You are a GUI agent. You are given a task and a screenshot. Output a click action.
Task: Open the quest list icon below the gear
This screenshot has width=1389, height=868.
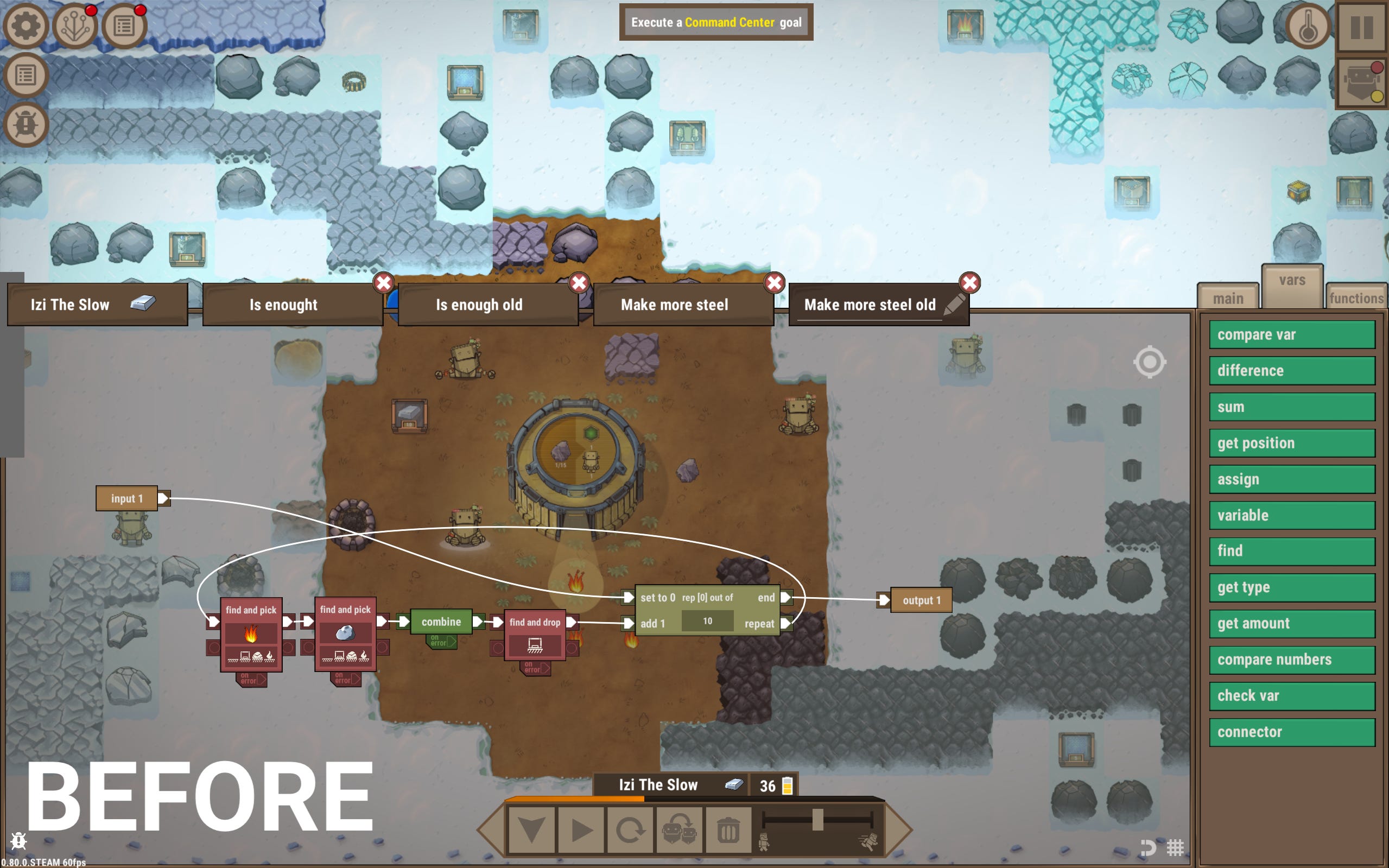tap(27, 74)
